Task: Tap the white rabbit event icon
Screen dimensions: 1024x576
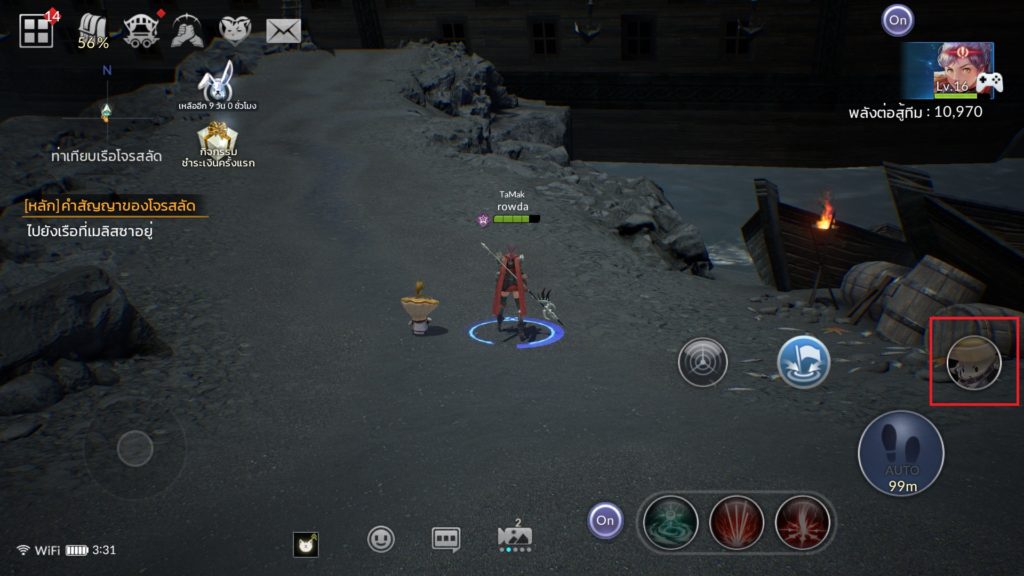Action: coord(218,82)
